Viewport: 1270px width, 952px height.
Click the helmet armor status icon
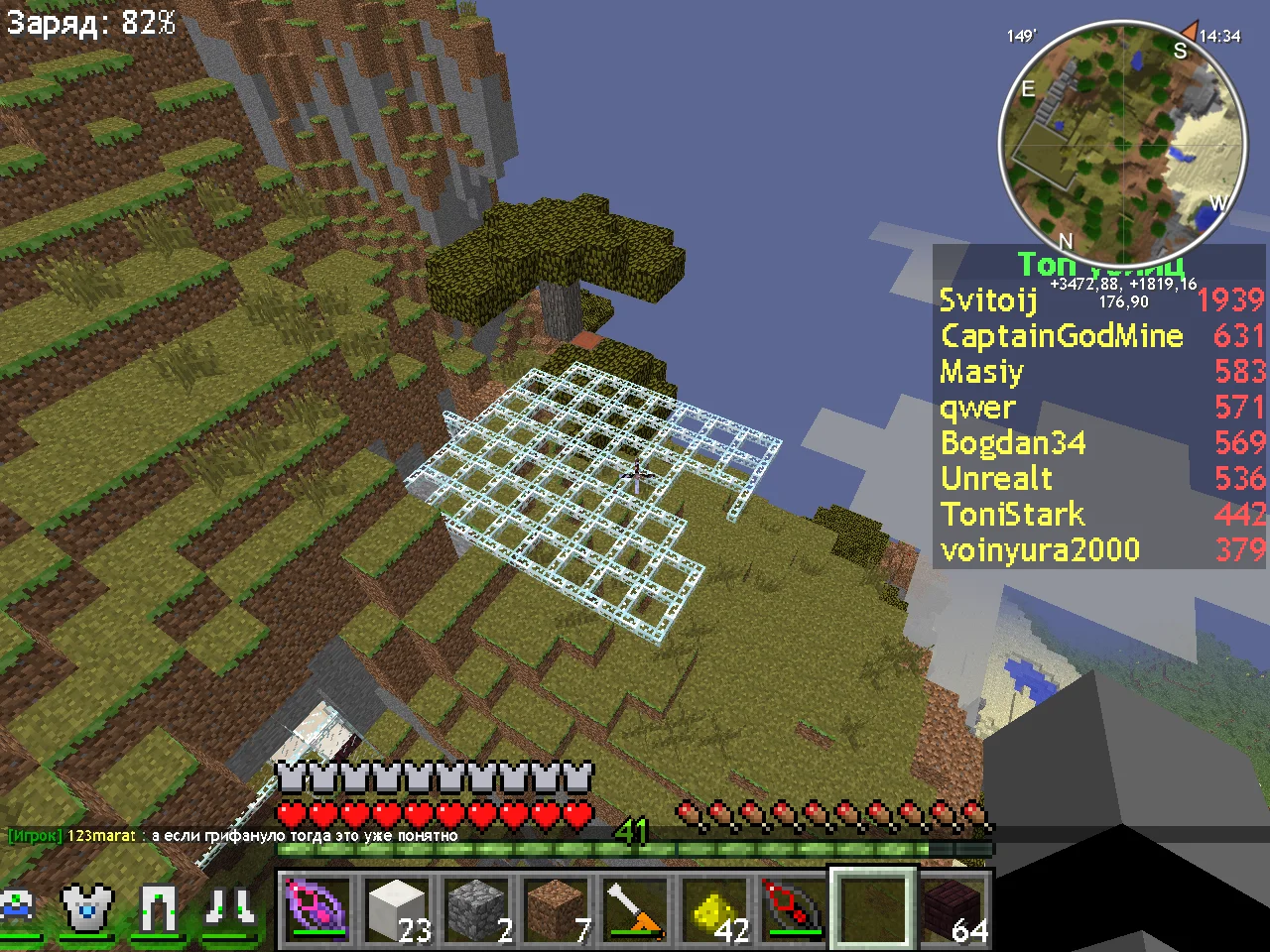tap(18, 907)
